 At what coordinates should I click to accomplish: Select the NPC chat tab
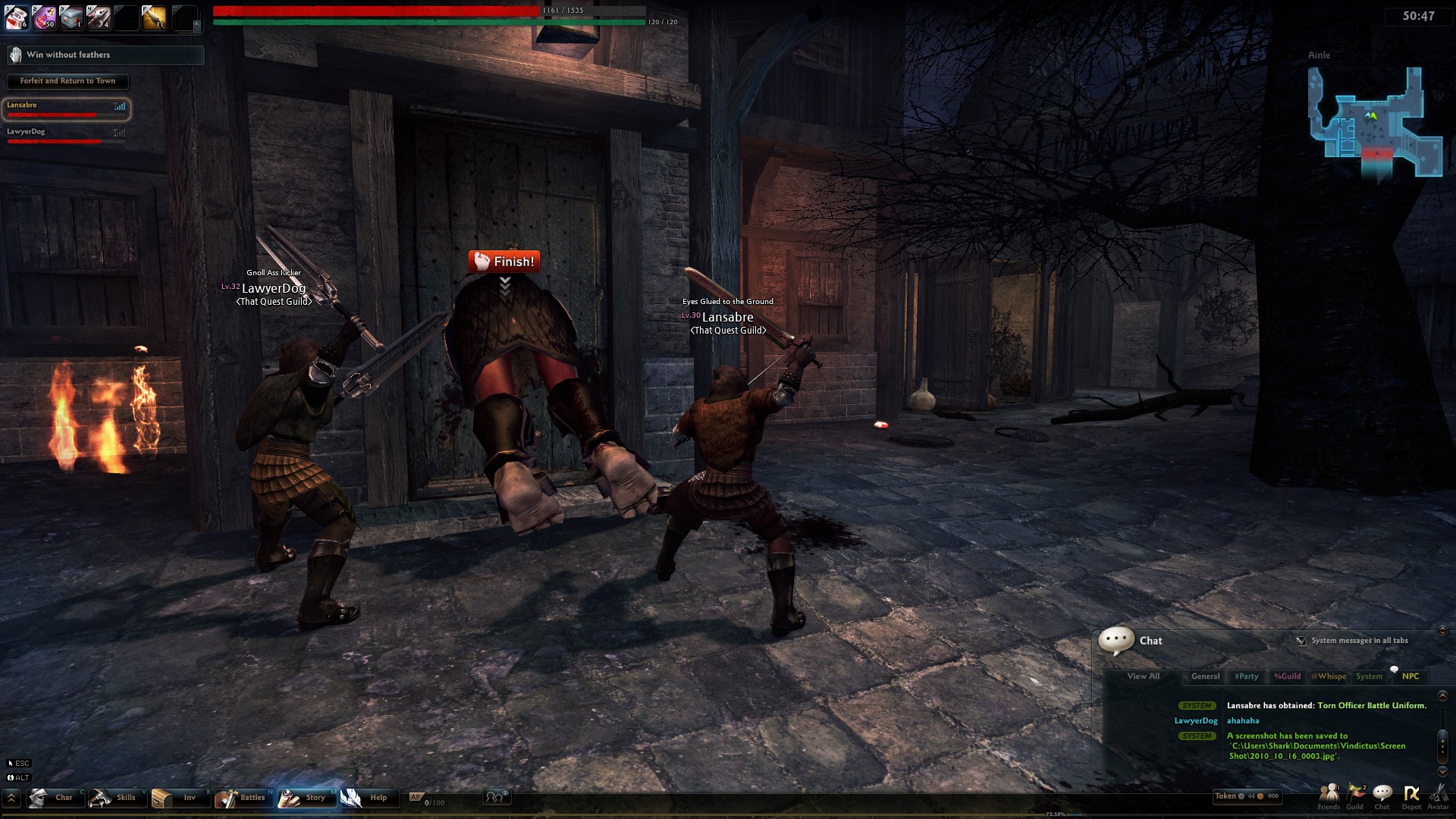tap(1410, 676)
